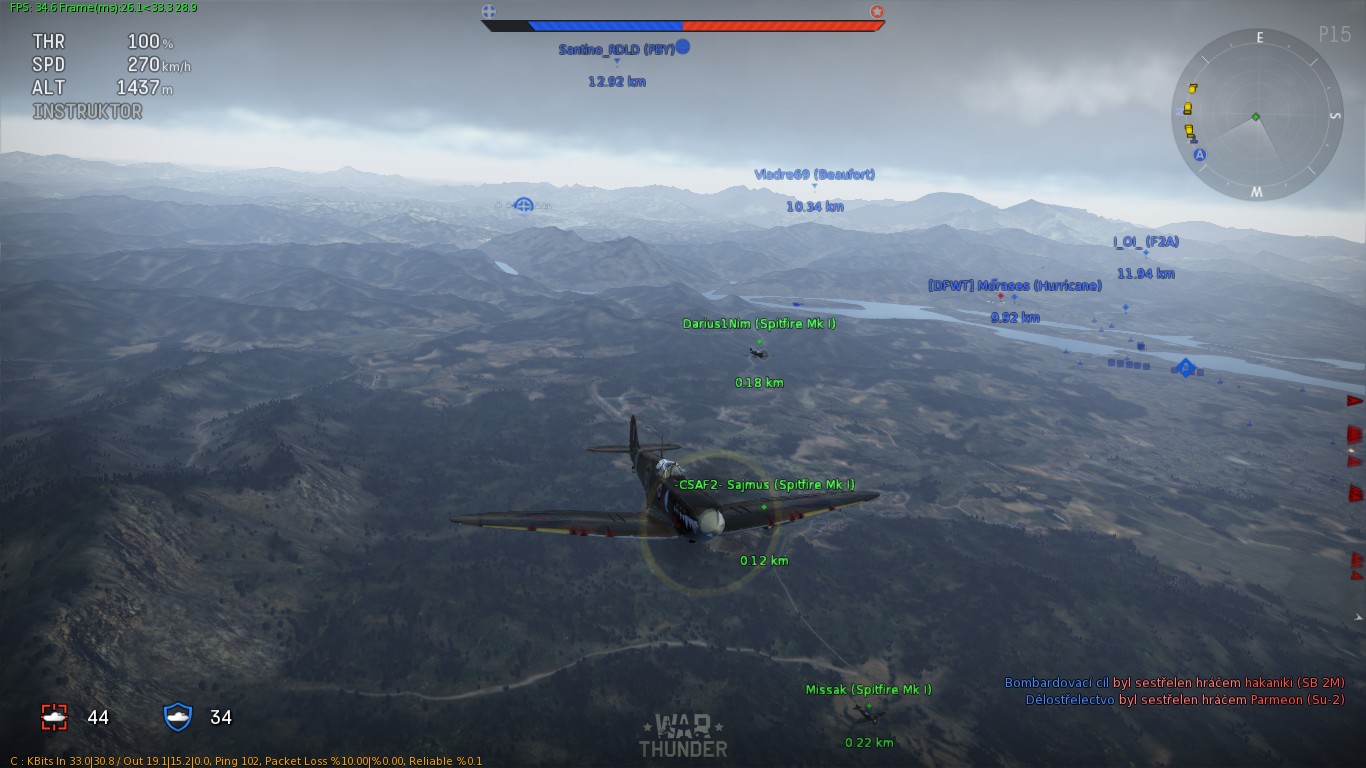Click the circular minimap radar
Screen dimensions: 1366x768
coord(1256,115)
